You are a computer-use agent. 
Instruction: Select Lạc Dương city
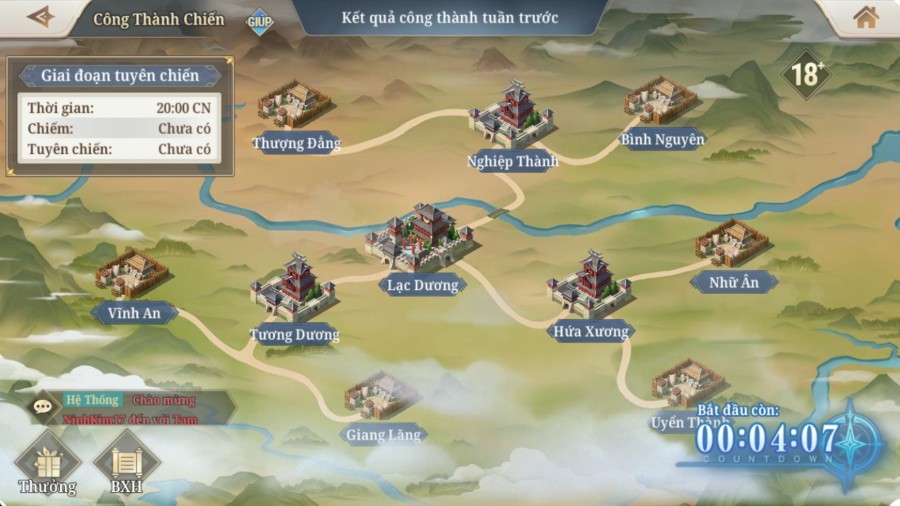[420, 240]
